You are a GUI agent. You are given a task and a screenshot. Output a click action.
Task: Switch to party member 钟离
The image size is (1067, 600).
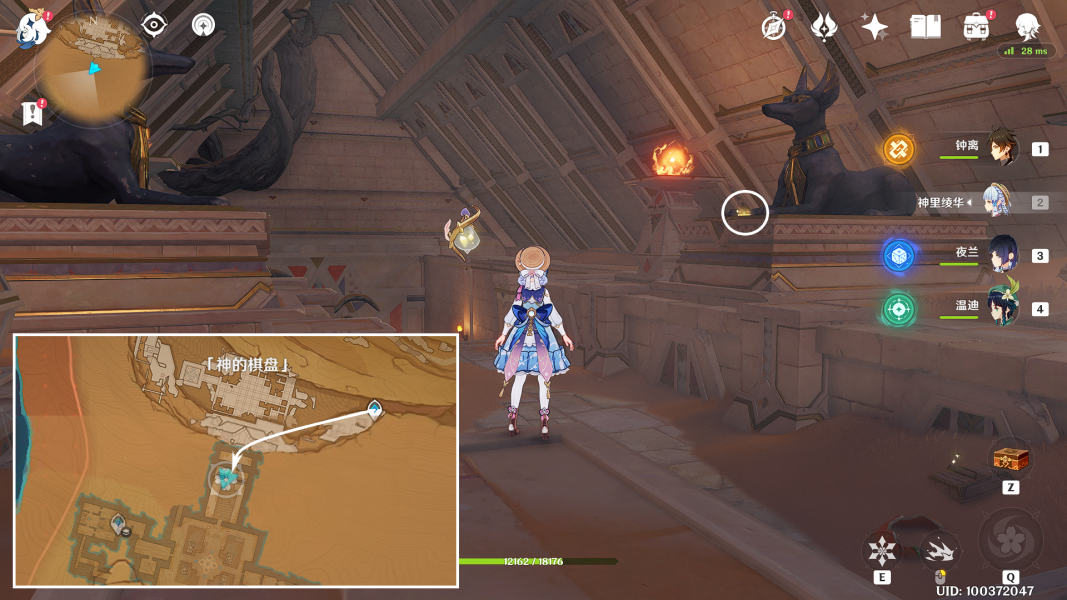pyautogui.click(x=1001, y=149)
